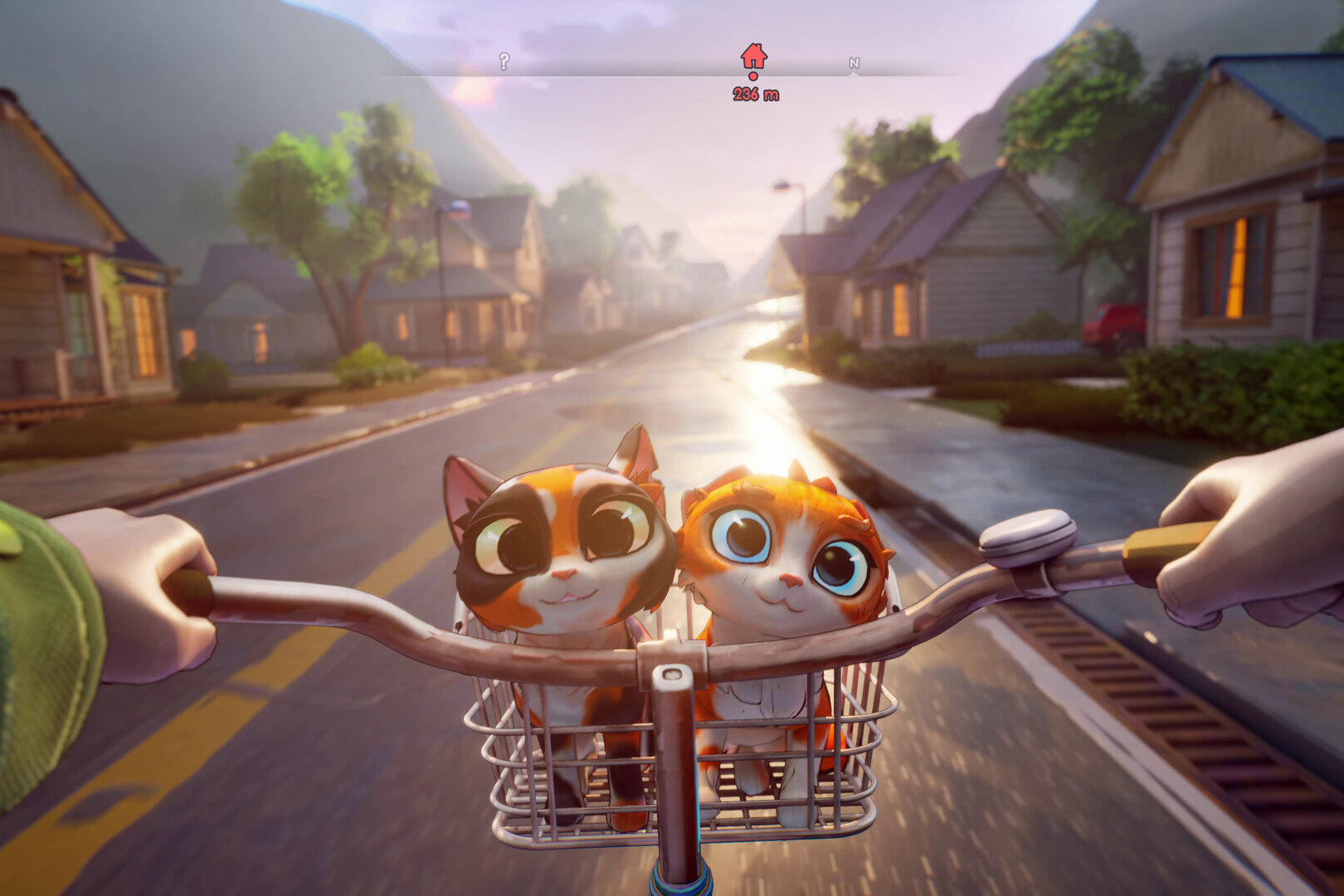Viewport: 1344px width, 896px height.
Task: Click the north indicator on the compass bar
Action: (854, 64)
